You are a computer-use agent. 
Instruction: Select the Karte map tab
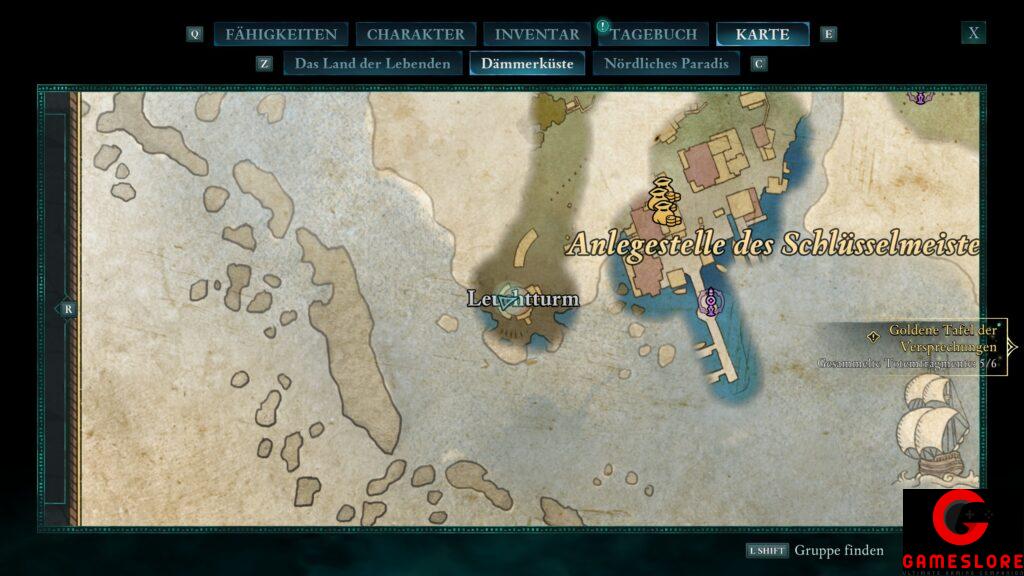(762, 34)
